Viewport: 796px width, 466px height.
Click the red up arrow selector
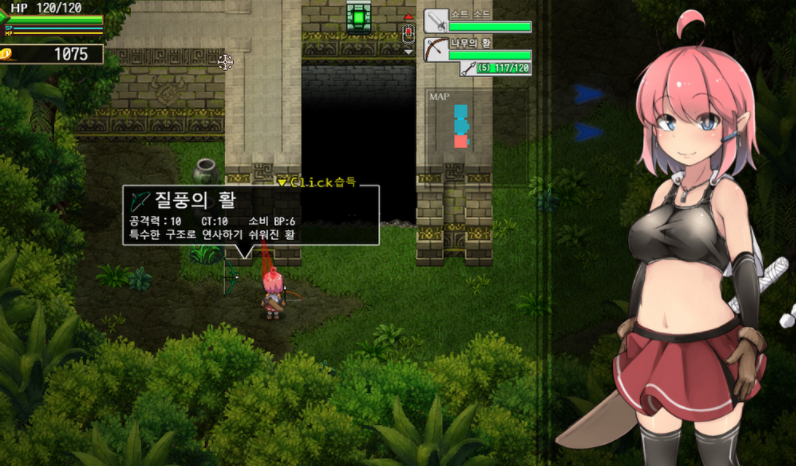tap(408, 18)
